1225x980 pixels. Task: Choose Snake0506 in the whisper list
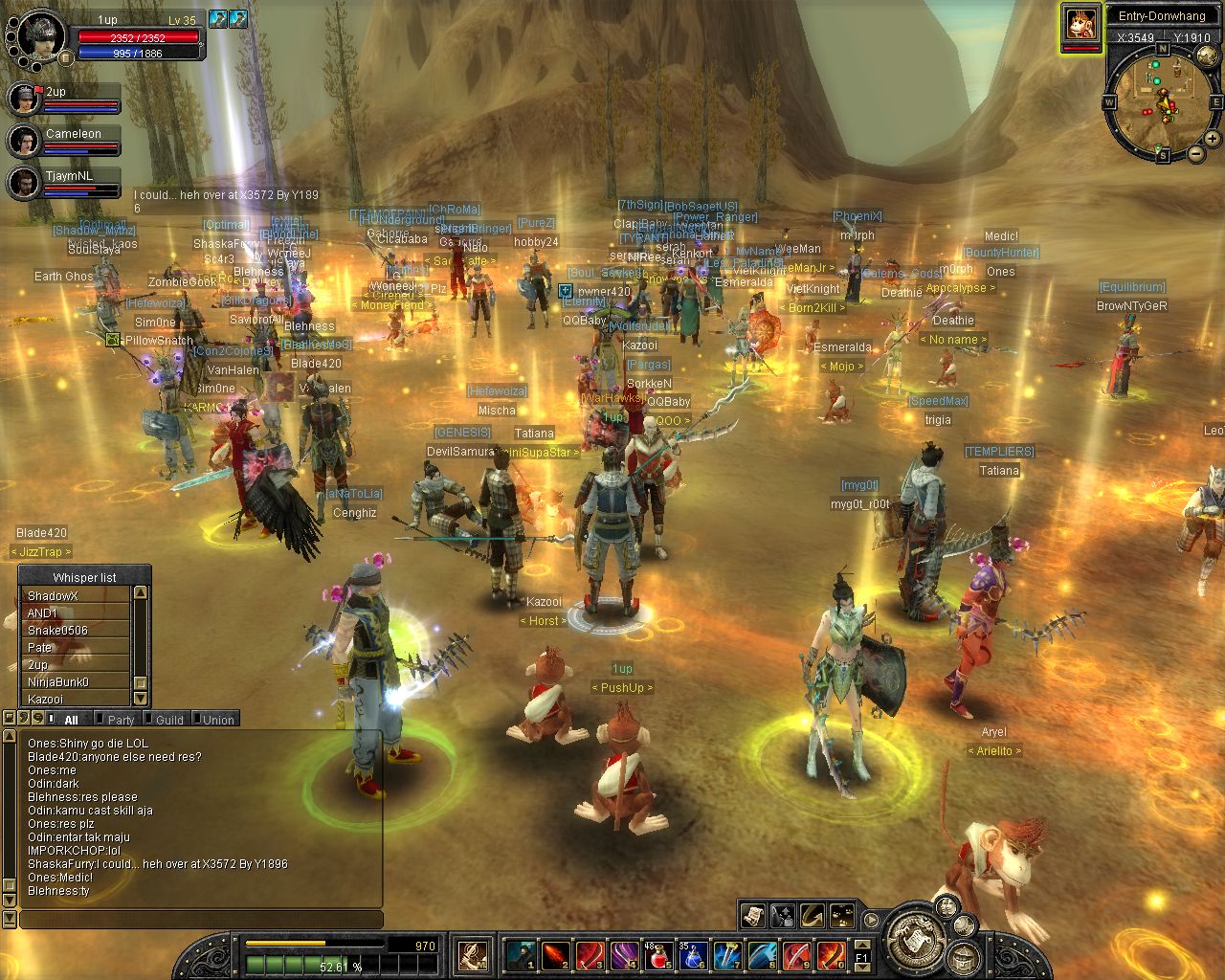[x=75, y=631]
